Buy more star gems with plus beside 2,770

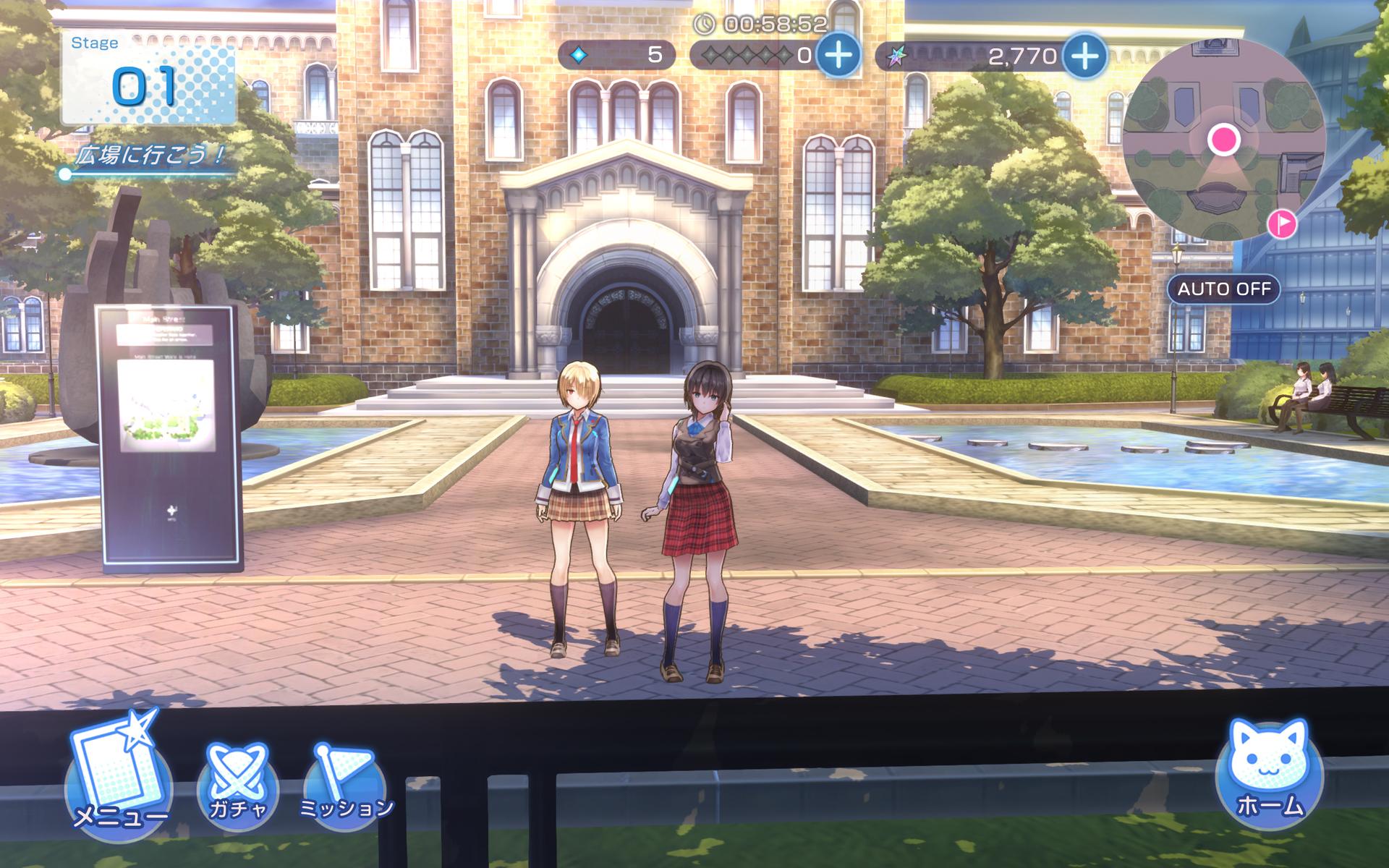click(1085, 55)
